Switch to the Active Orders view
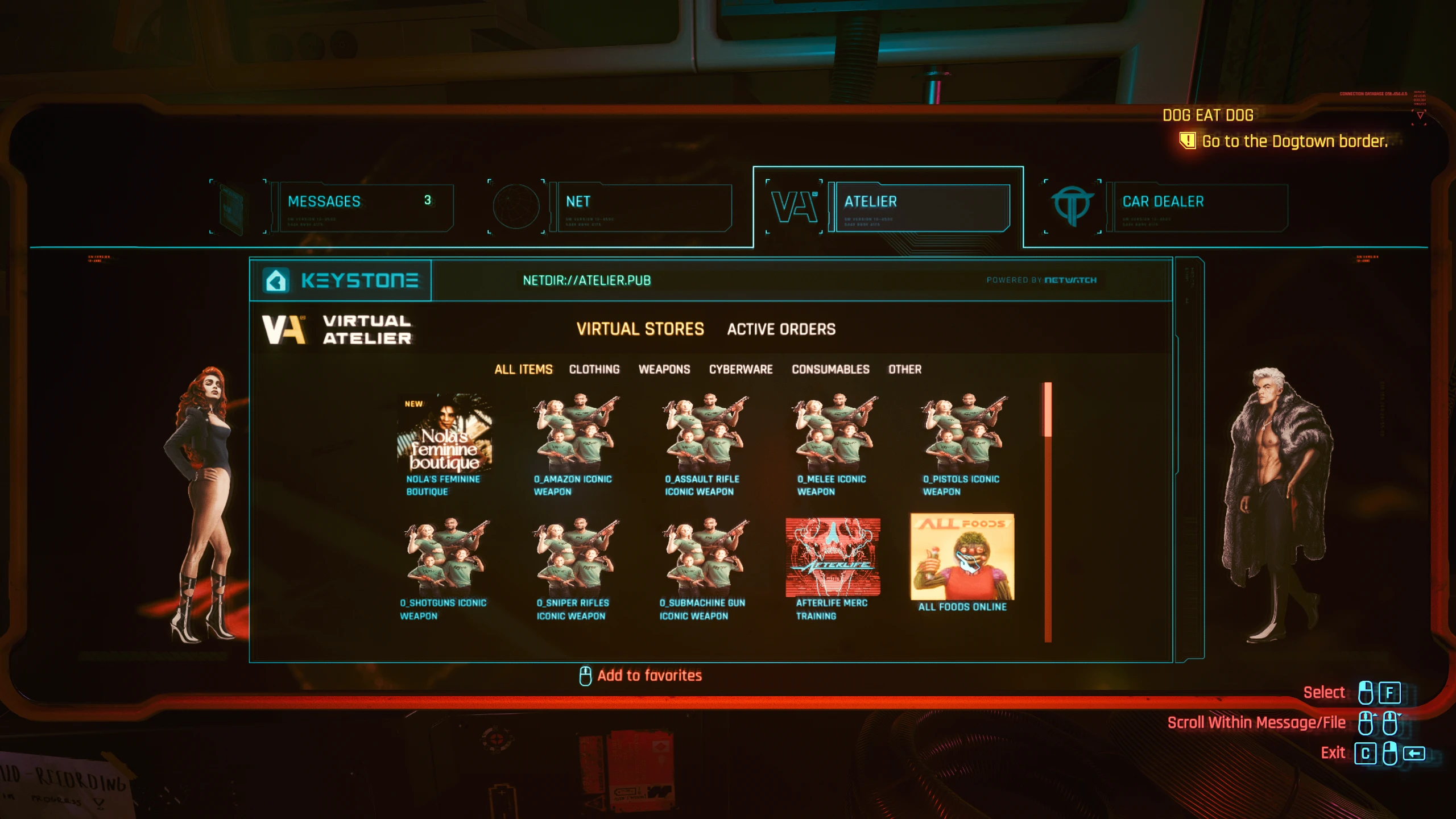This screenshot has width=1456, height=819. 781,329
